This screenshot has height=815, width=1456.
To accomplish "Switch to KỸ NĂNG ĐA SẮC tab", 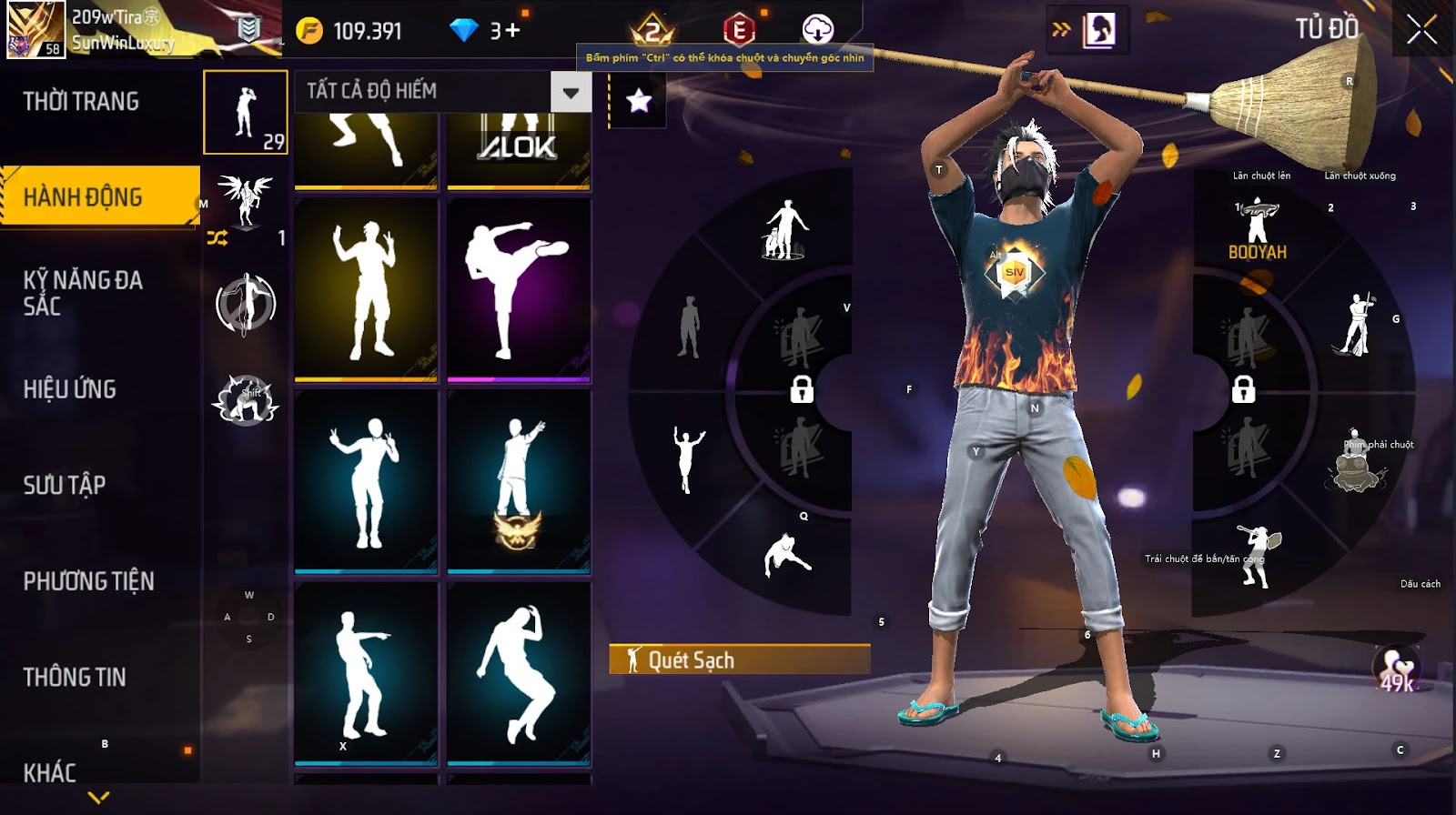I will pos(83,292).
